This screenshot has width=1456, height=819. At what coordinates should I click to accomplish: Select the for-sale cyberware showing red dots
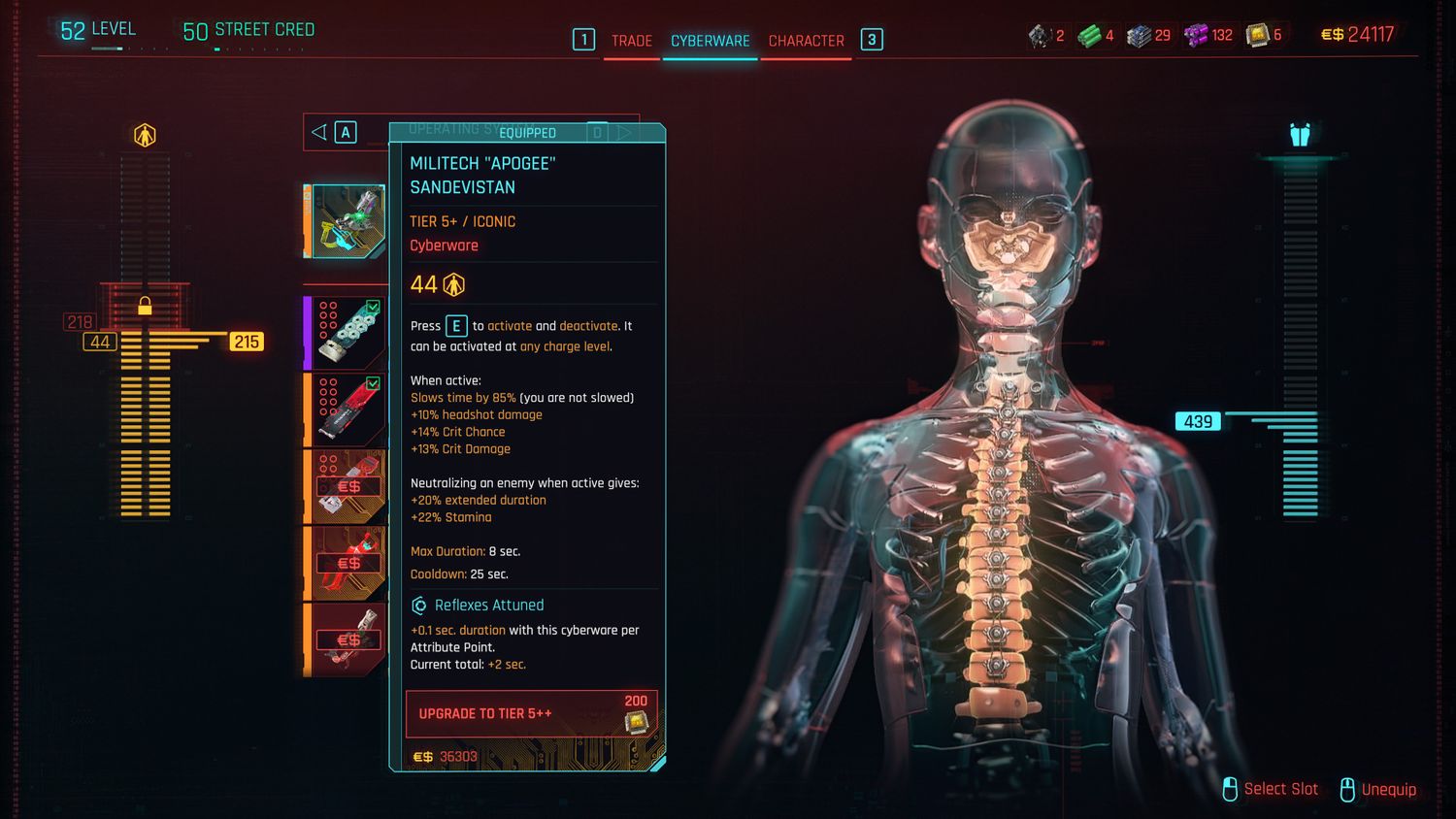[x=347, y=486]
